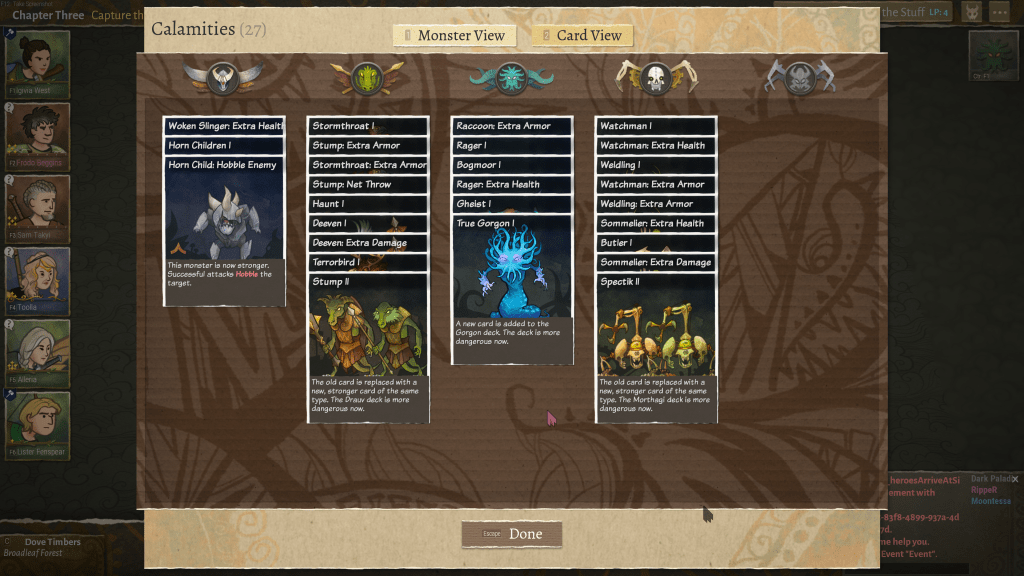This screenshot has height=576, width=1024.
Task: Close the Calamities panel with Done
Action: pyautogui.click(x=512, y=534)
